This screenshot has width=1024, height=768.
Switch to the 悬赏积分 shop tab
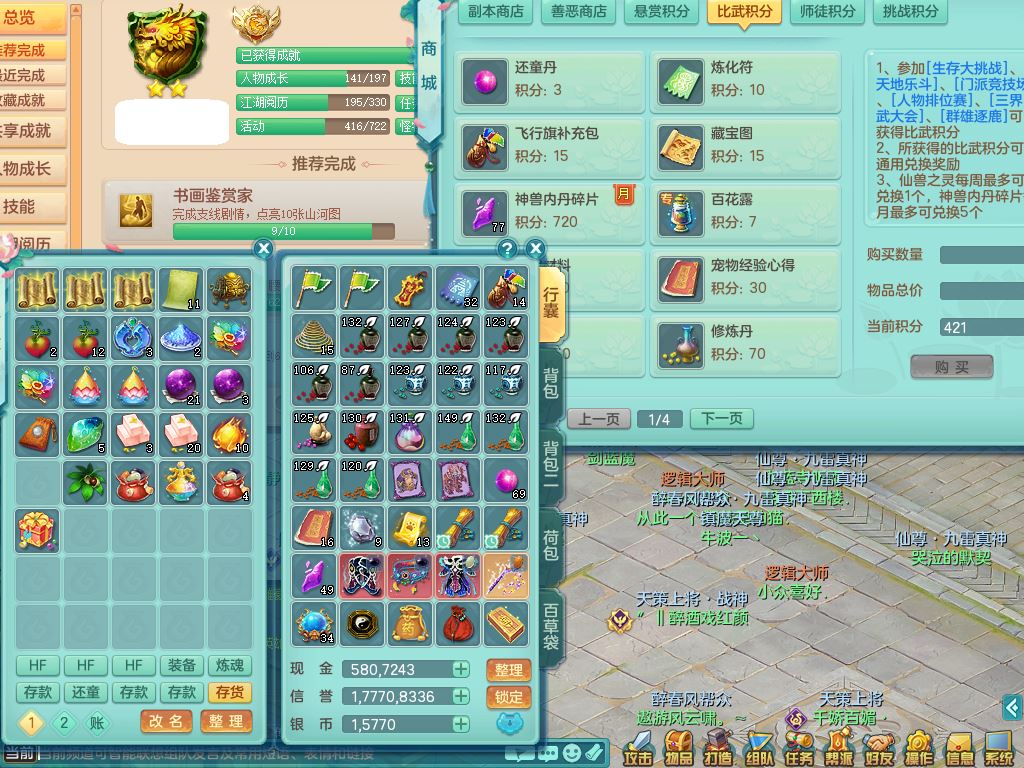pyautogui.click(x=662, y=11)
